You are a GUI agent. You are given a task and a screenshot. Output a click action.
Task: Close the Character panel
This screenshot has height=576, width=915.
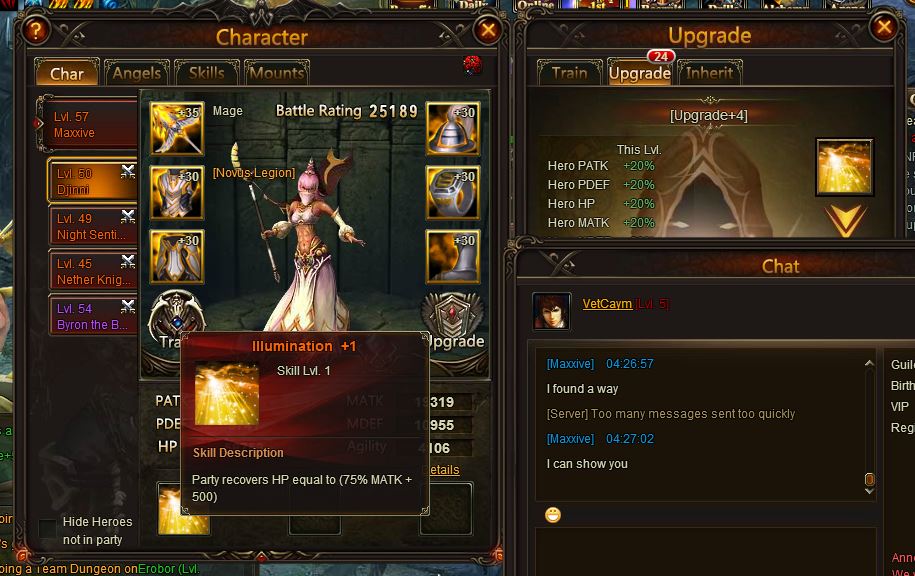pyautogui.click(x=488, y=30)
